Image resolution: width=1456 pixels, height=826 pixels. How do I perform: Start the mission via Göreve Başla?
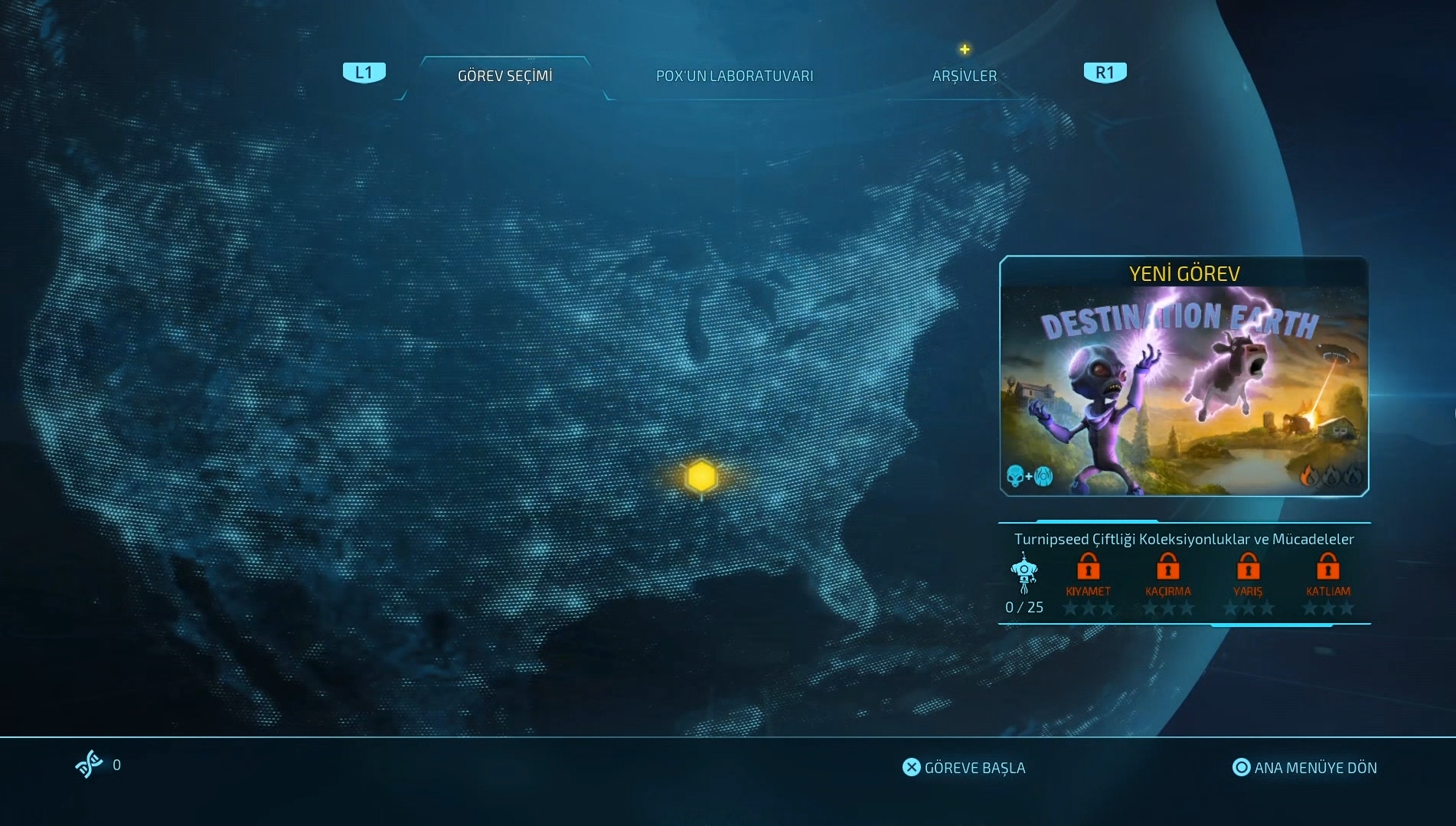pyautogui.click(x=964, y=767)
